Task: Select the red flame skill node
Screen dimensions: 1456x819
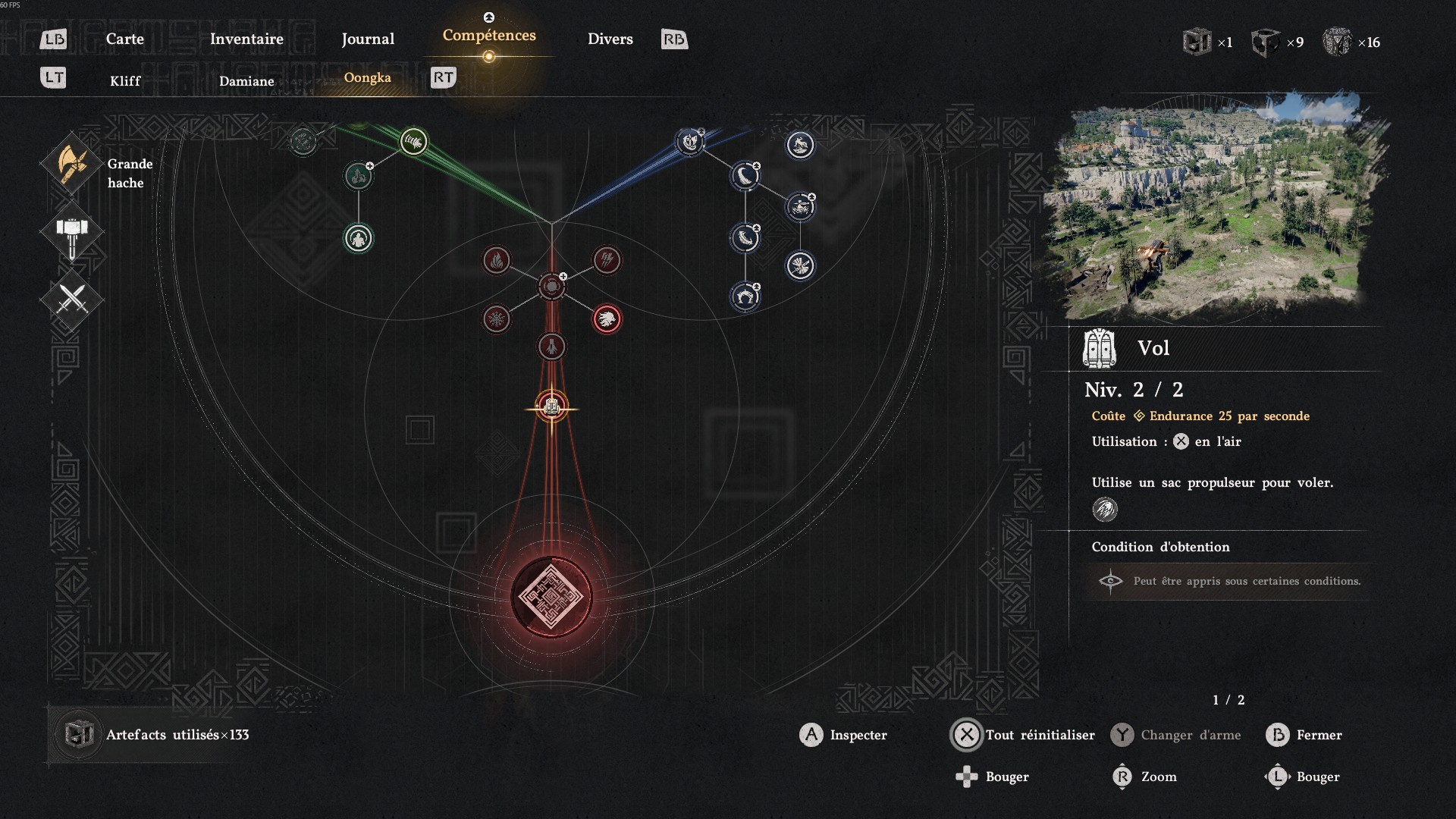Action: (x=497, y=261)
